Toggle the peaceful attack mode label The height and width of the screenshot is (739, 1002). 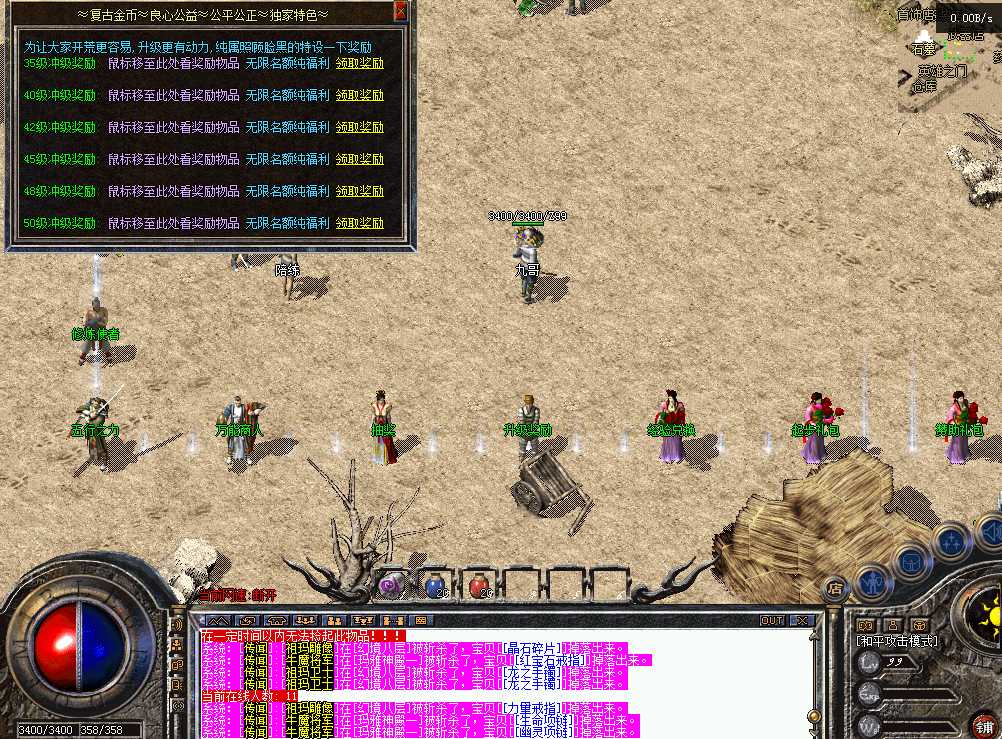pos(895,640)
